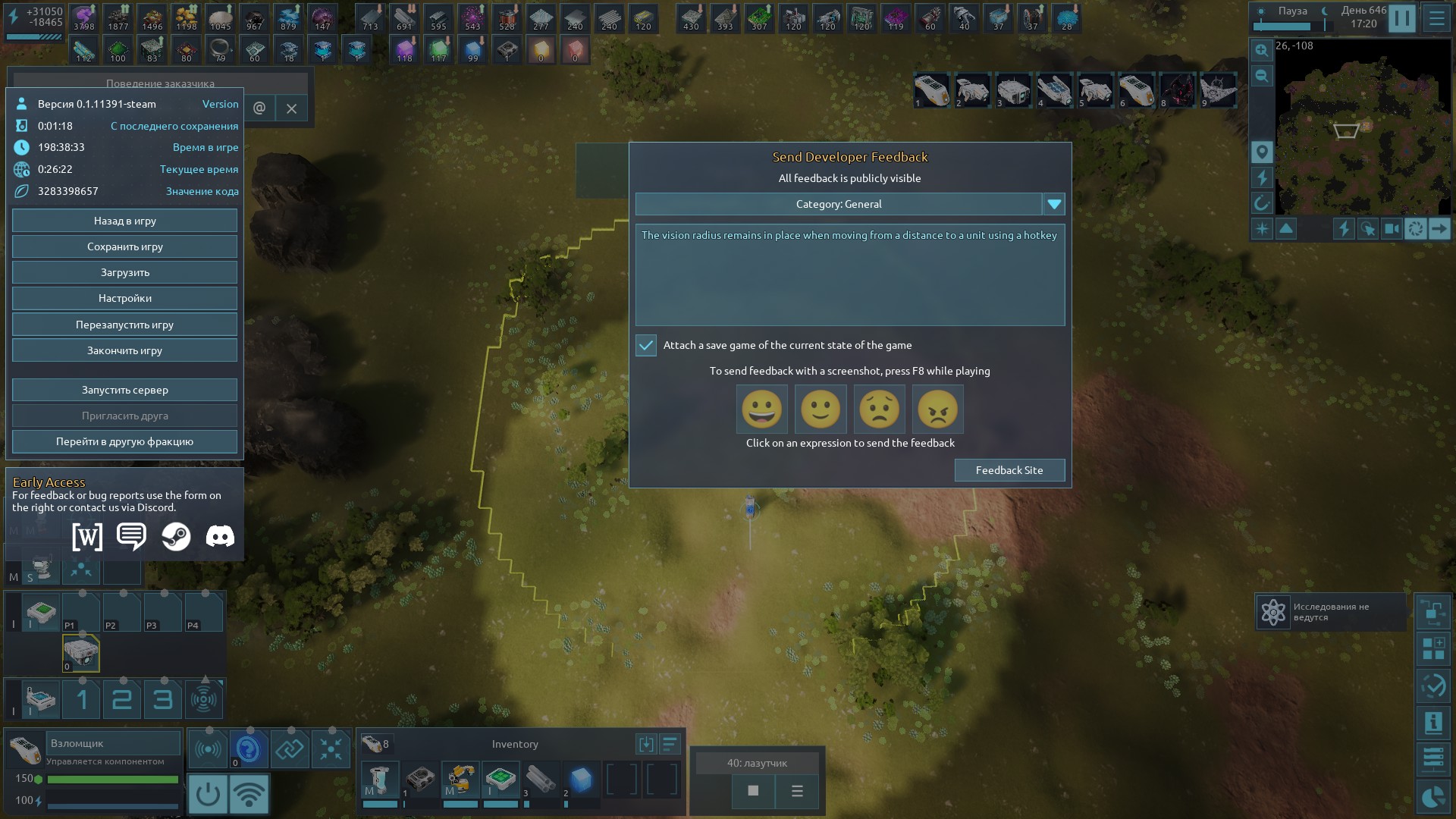Toggle the unit power button
This screenshot has height=819, width=1456.
click(x=207, y=794)
